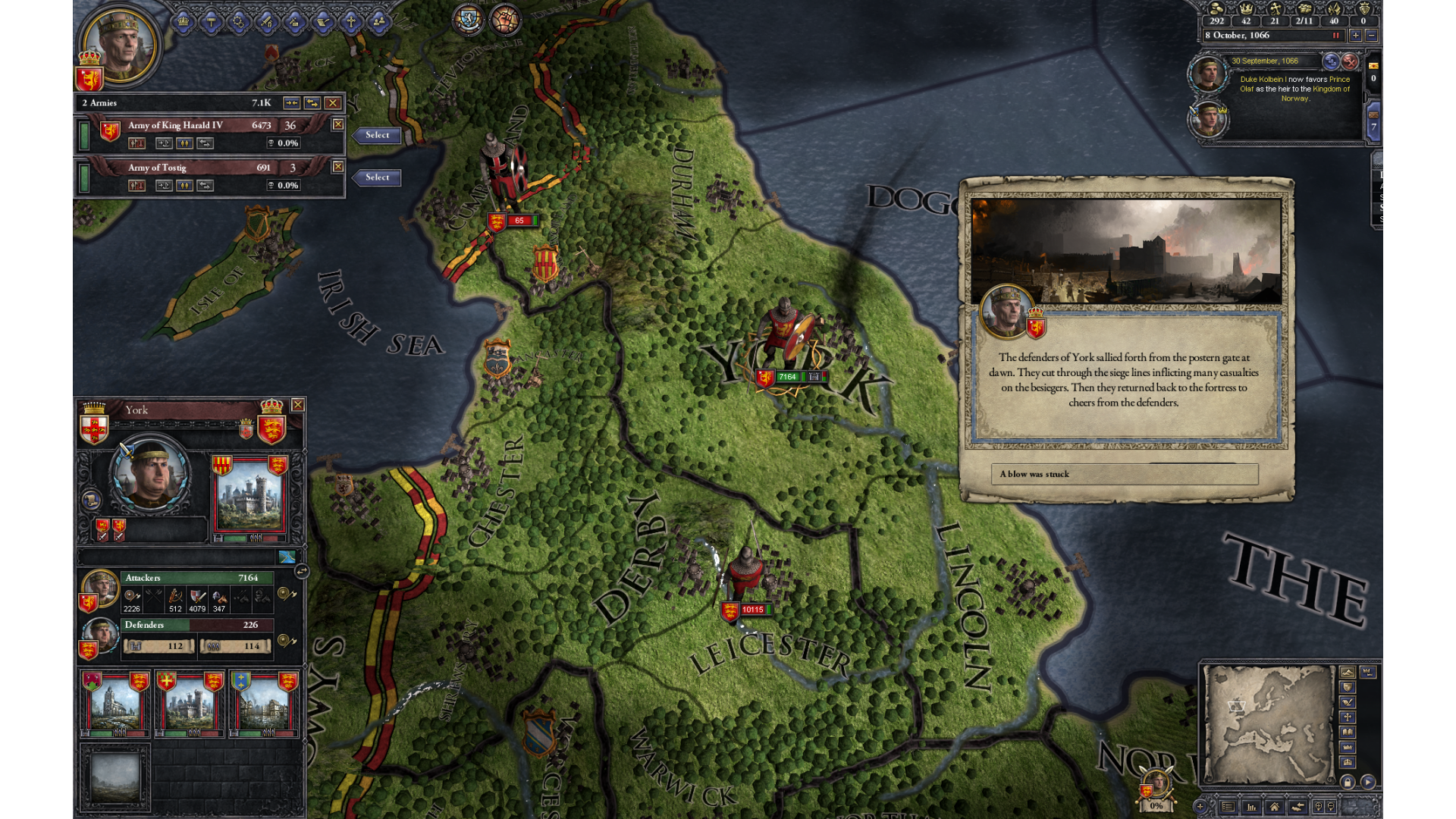Dismiss the message with red cross icon
1456x819 pixels.
pyautogui.click(x=1350, y=61)
